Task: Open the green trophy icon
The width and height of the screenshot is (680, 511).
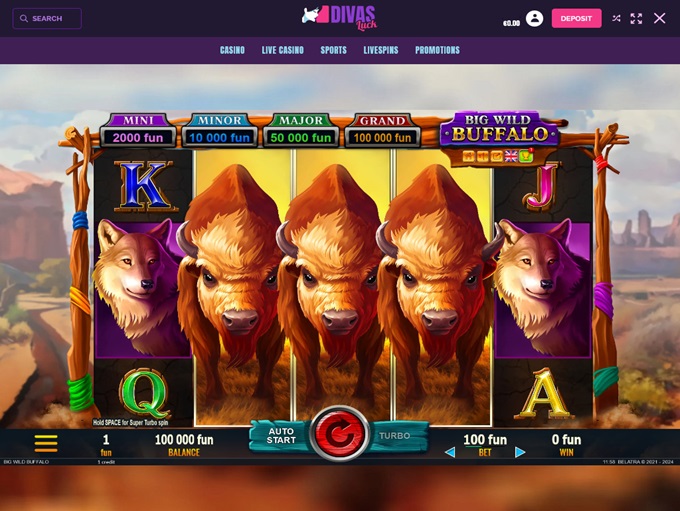Action: 525,156
